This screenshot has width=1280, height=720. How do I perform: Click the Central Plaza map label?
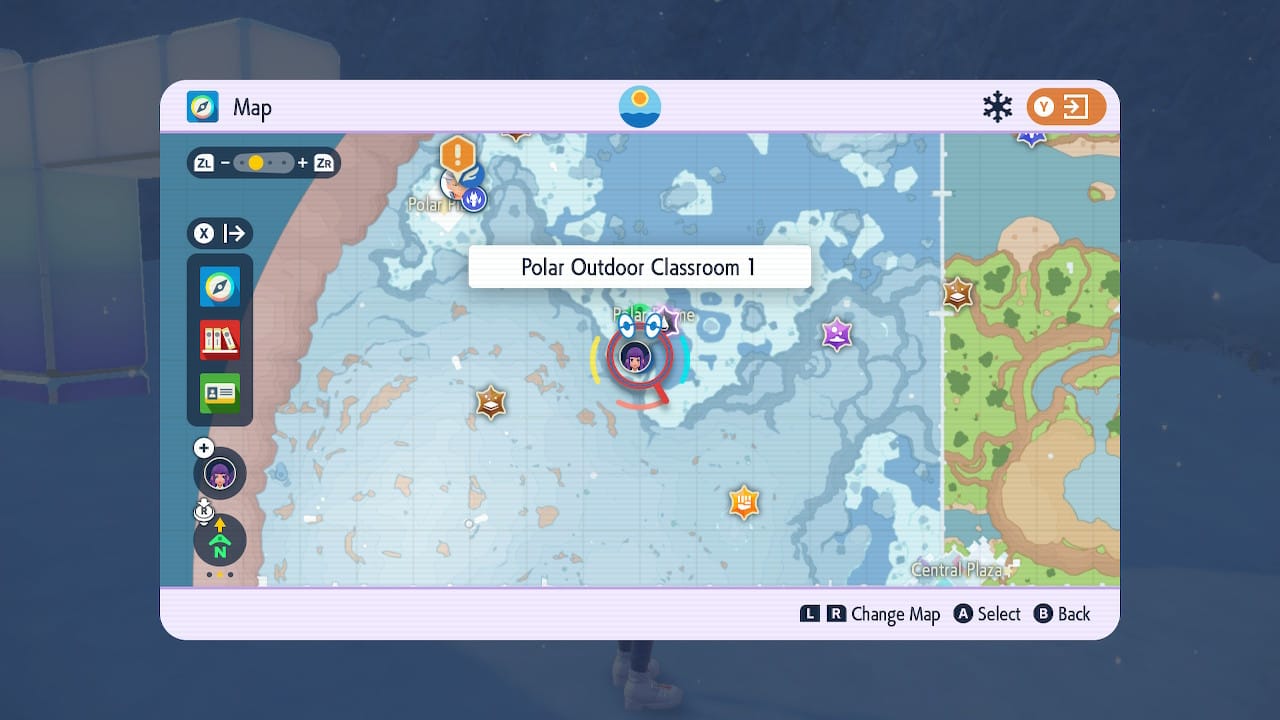tap(957, 570)
